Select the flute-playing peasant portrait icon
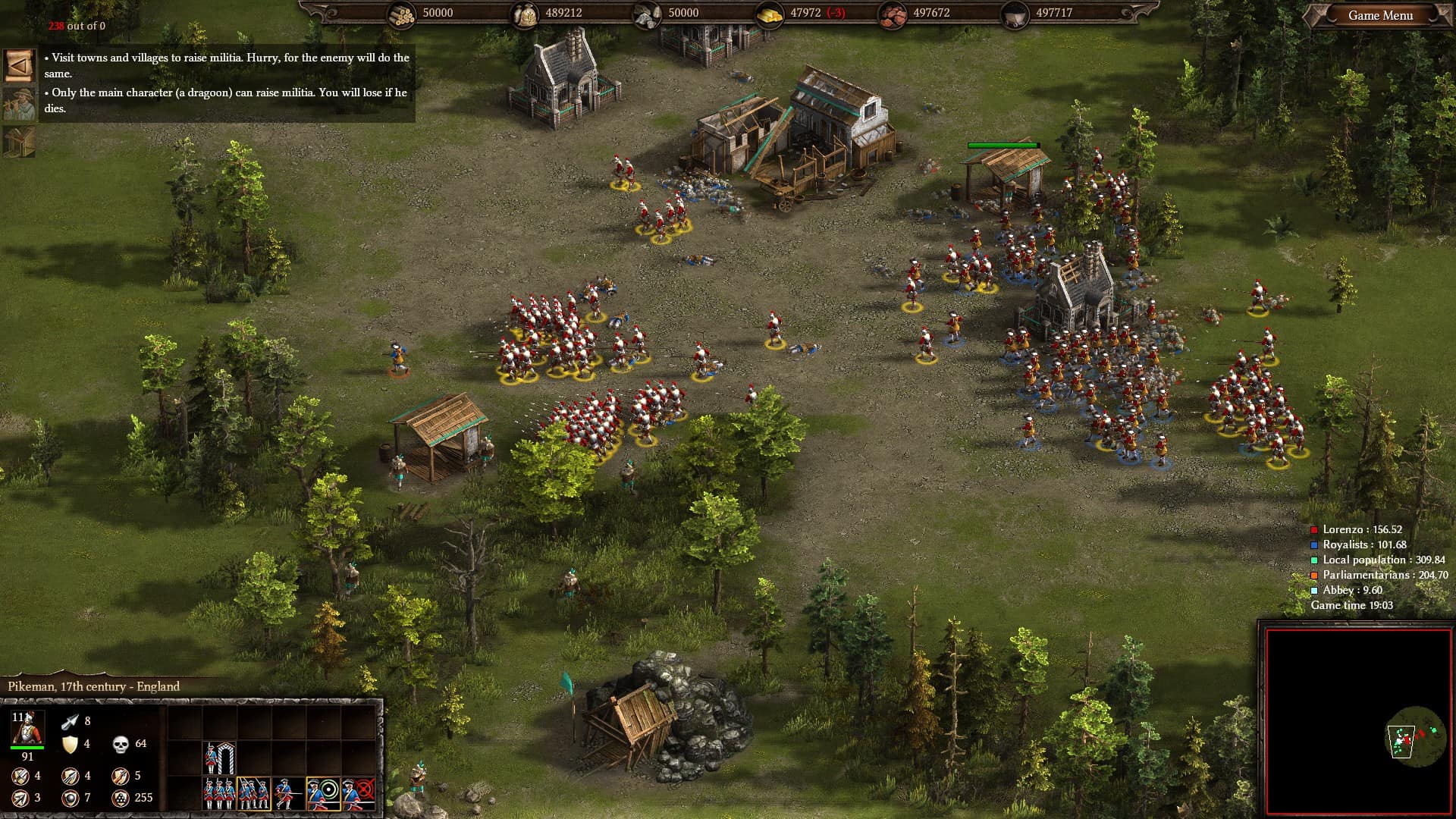Viewport: 1456px width, 819px height. point(19,104)
